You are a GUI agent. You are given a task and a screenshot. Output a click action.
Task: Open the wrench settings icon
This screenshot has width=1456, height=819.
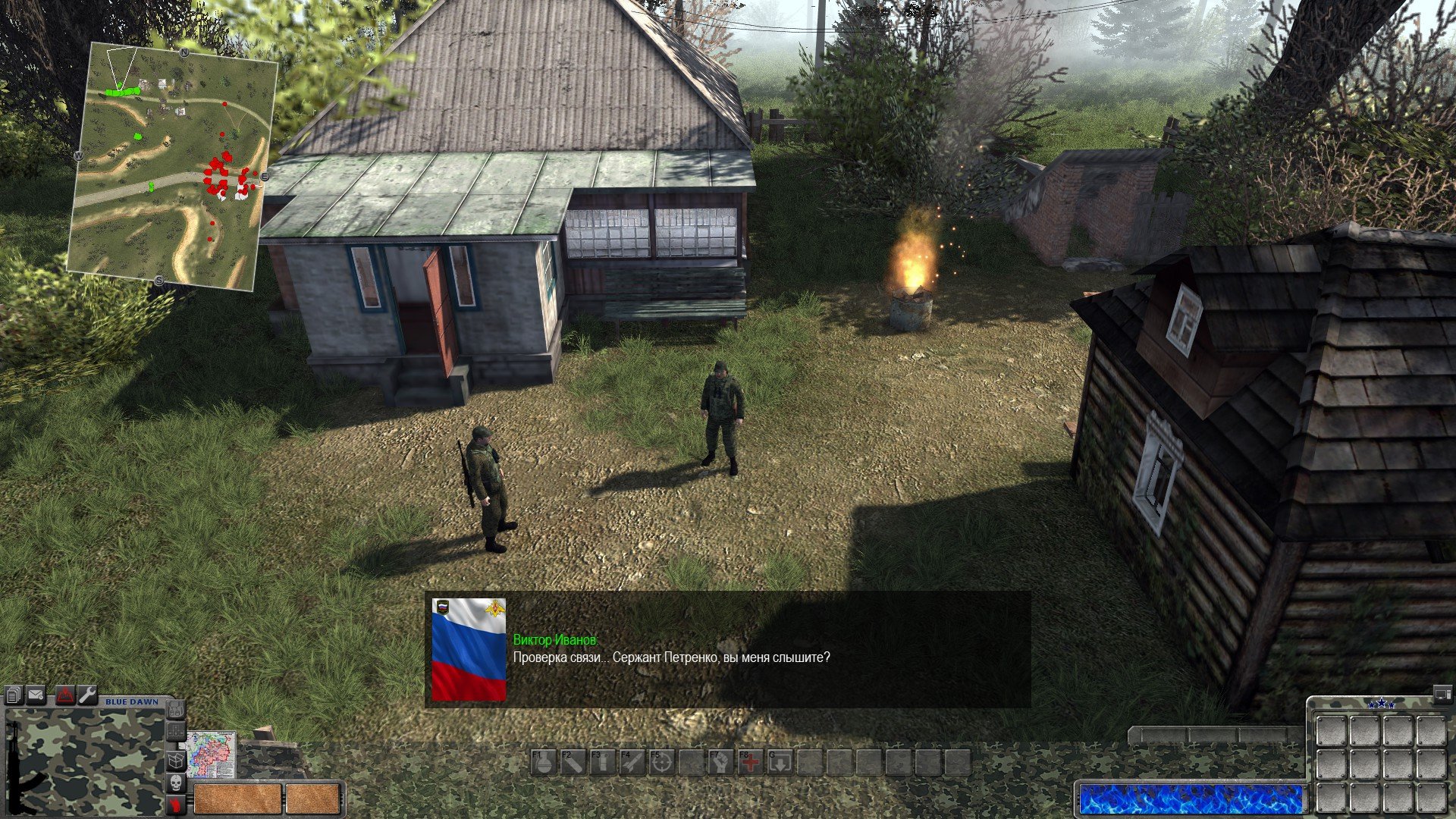pos(87,695)
